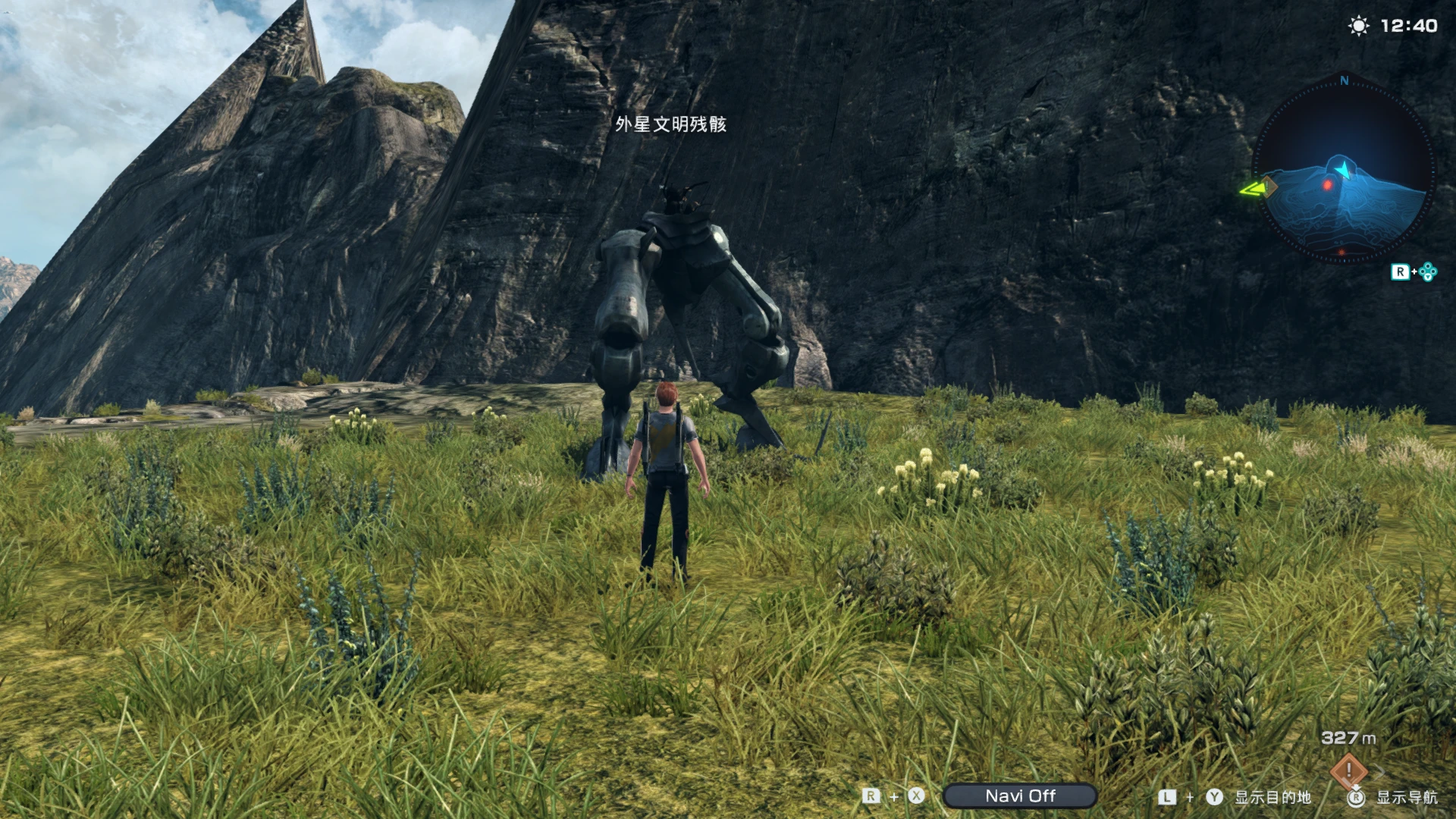Click the sun weather icon near the clock
The image size is (1456, 819).
coord(1357,24)
